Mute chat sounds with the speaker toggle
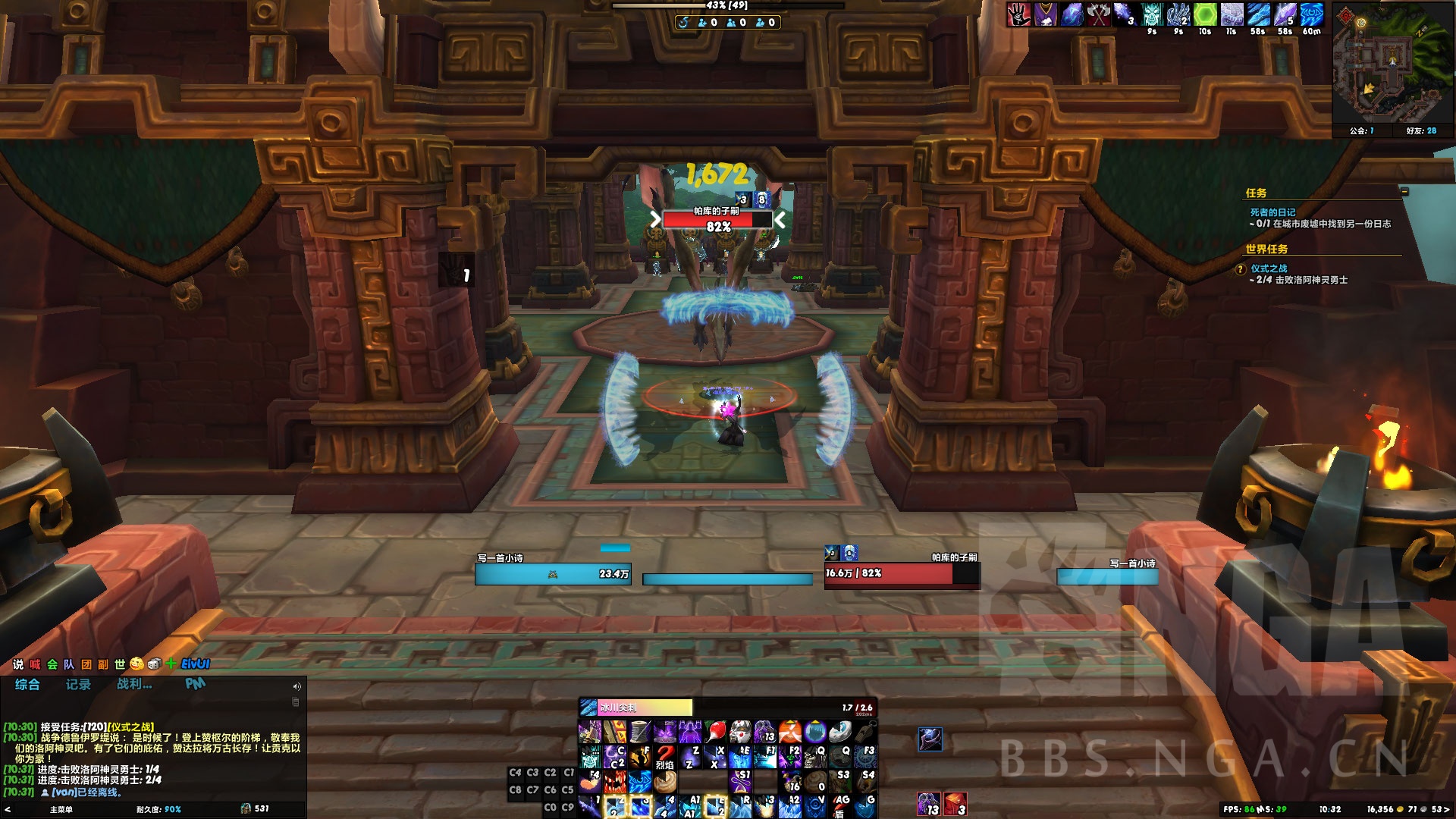Screen dimensions: 1456x819 [296, 686]
